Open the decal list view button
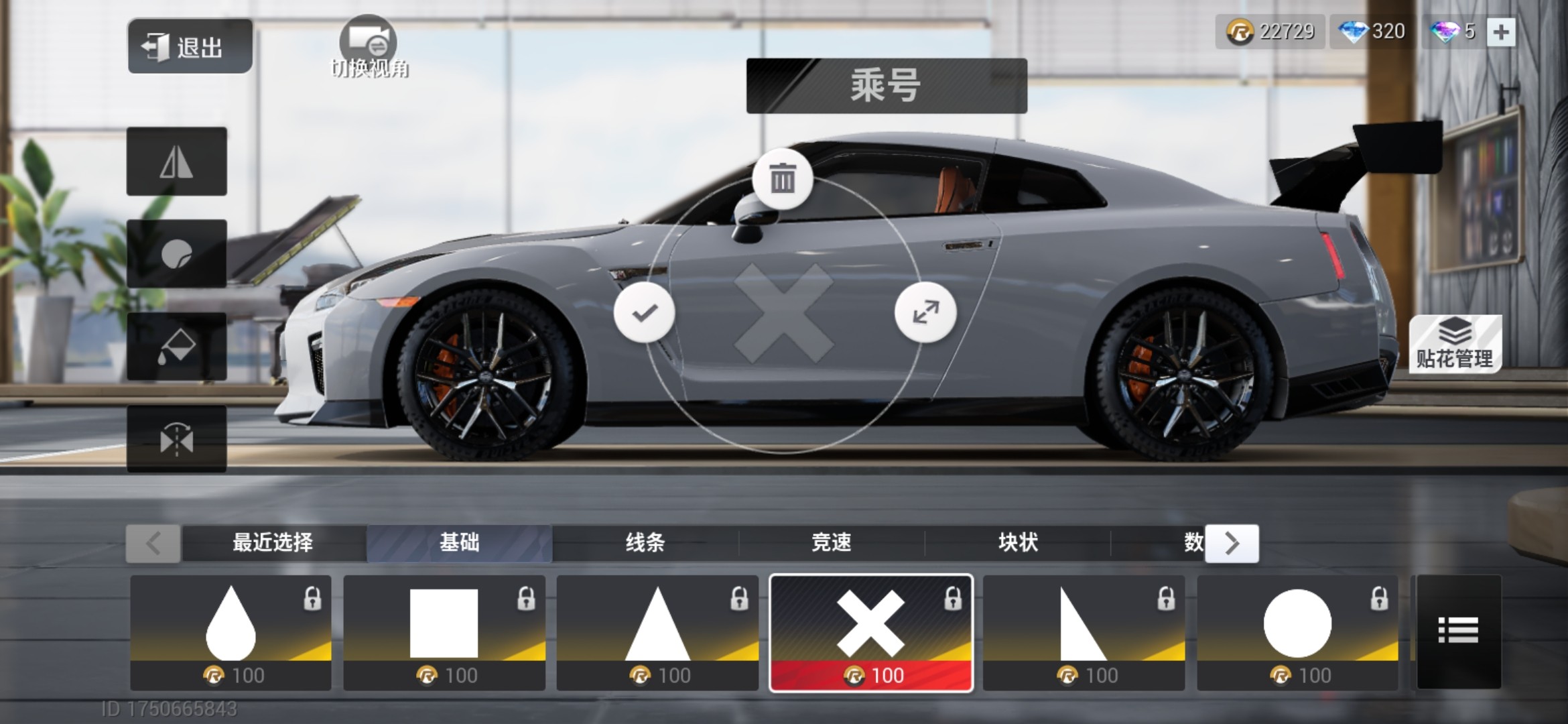The image size is (1568, 724). [x=1458, y=631]
